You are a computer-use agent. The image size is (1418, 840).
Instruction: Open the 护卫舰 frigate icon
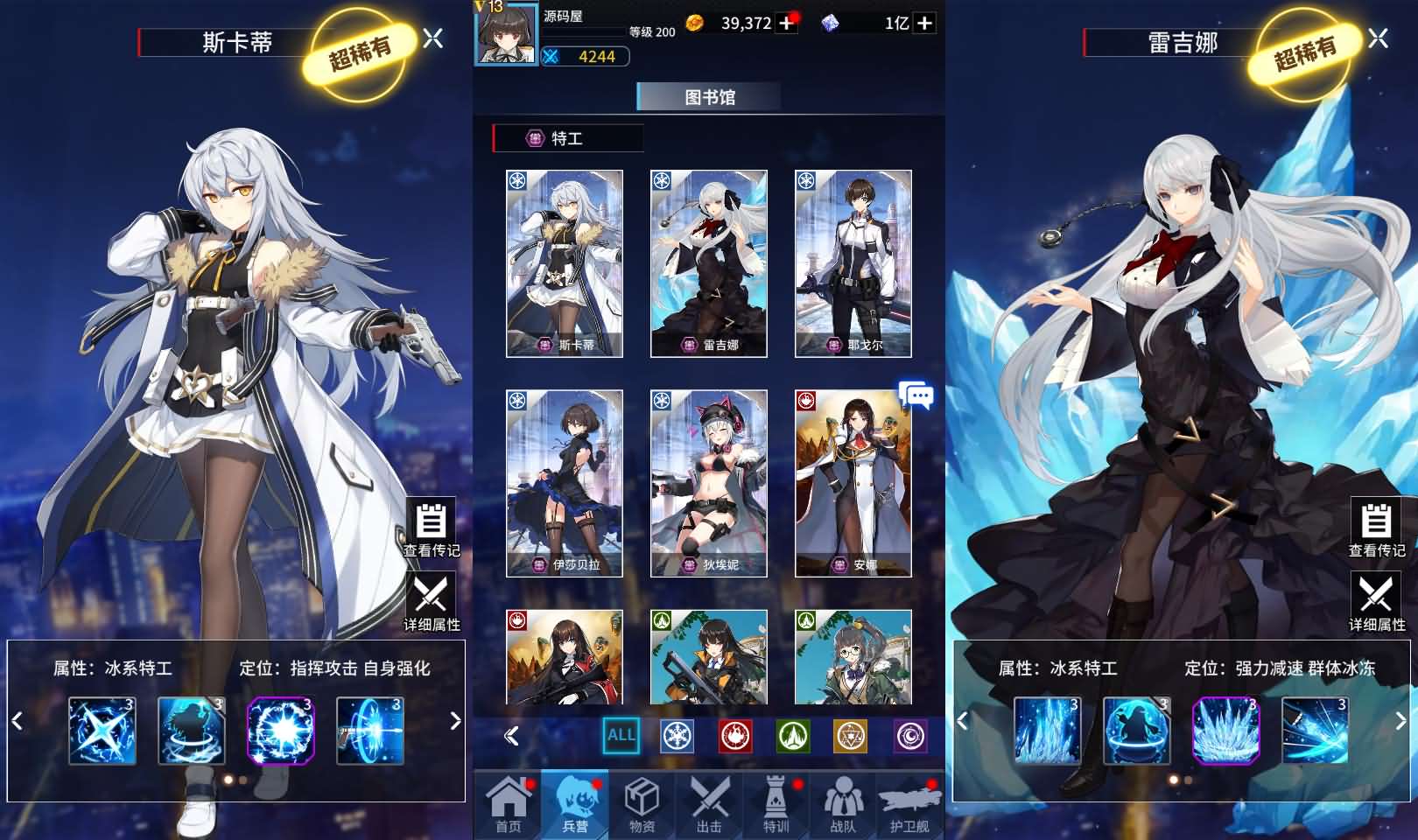pyautogui.click(x=910, y=803)
